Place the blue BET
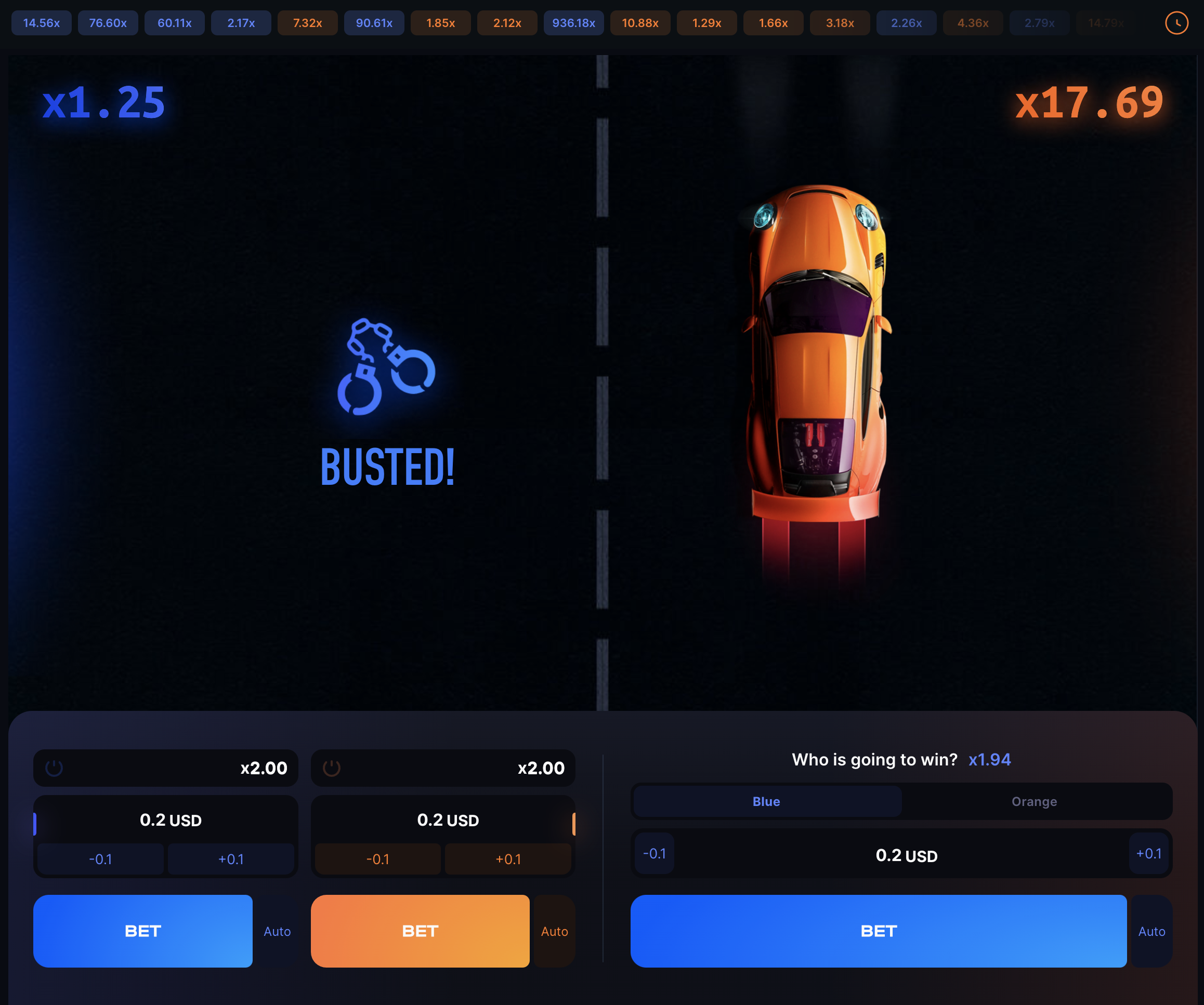The width and height of the screenshot is (1204, 1005). pos(142,931)
